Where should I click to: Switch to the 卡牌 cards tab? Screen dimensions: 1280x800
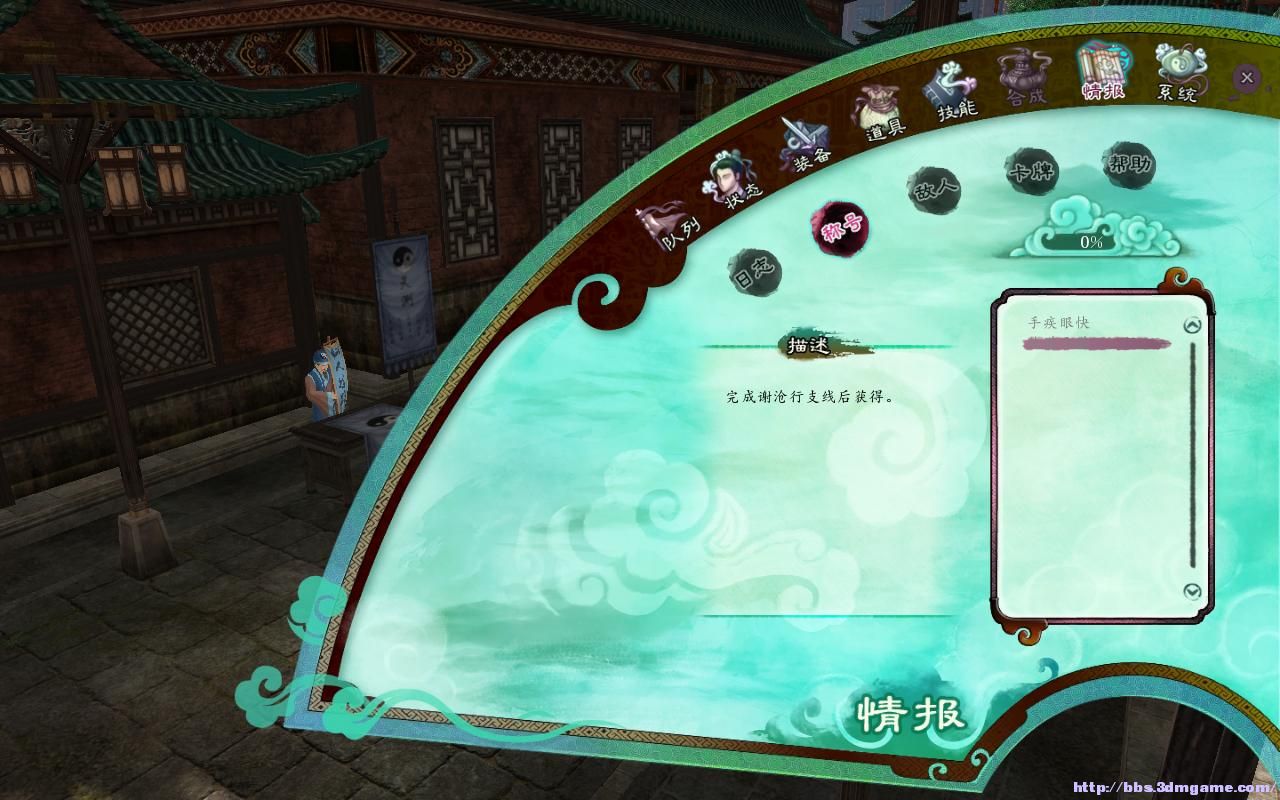(x=1033, y=171)
